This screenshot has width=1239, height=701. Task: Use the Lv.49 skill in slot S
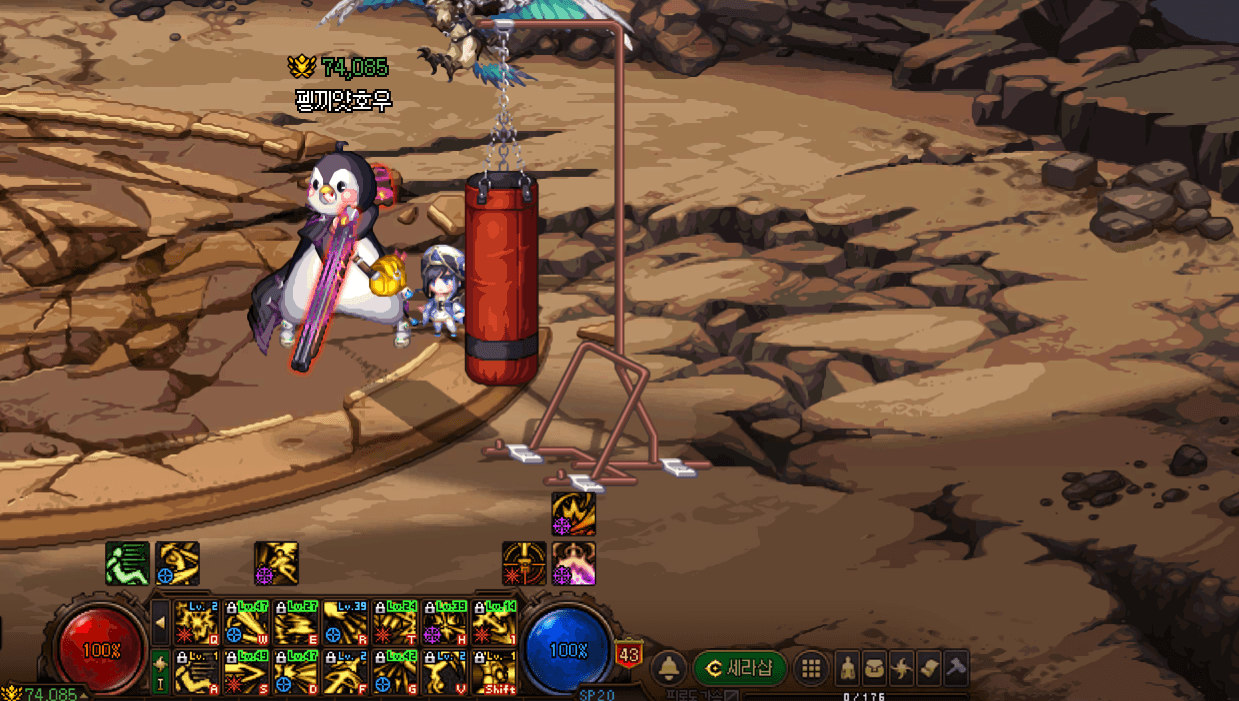pyautogui.click(x=246, y=671)
